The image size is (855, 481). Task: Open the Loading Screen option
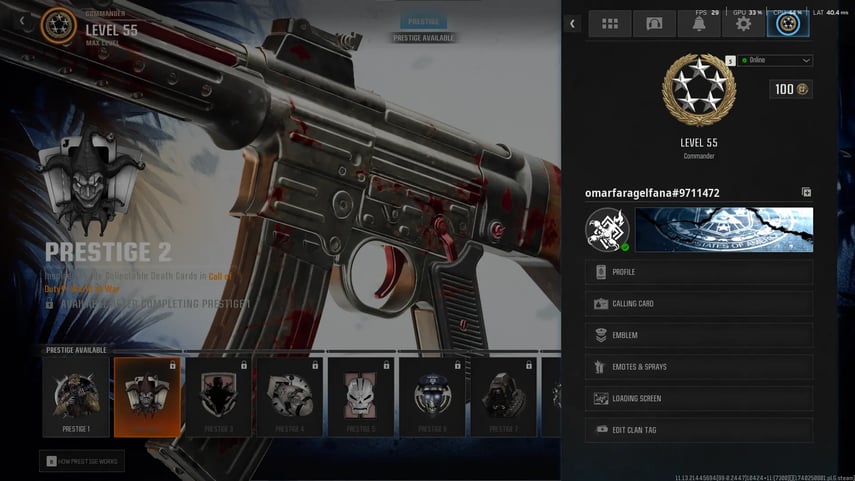[698, 398]
